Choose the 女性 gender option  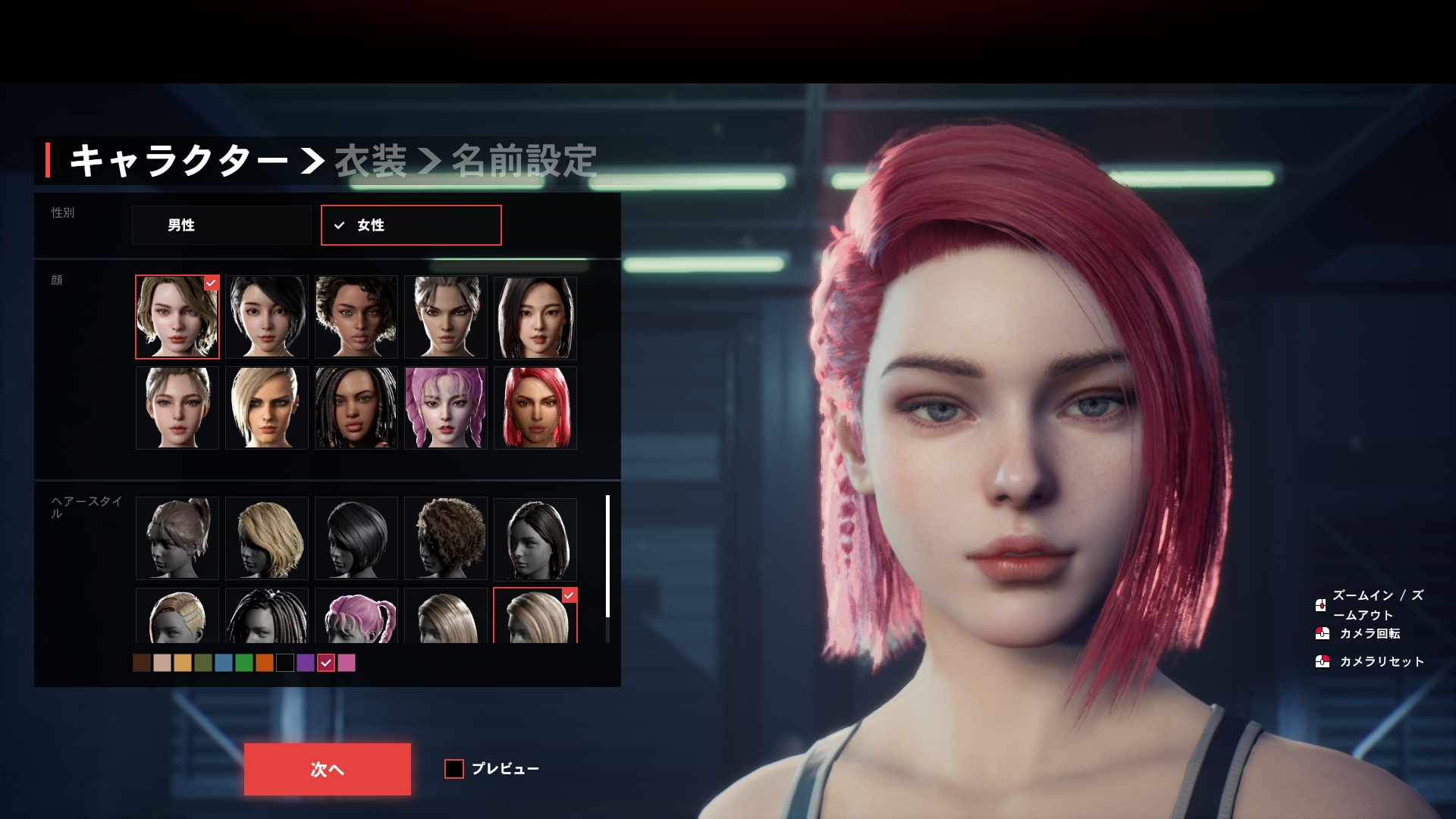(x=410, y=225)
